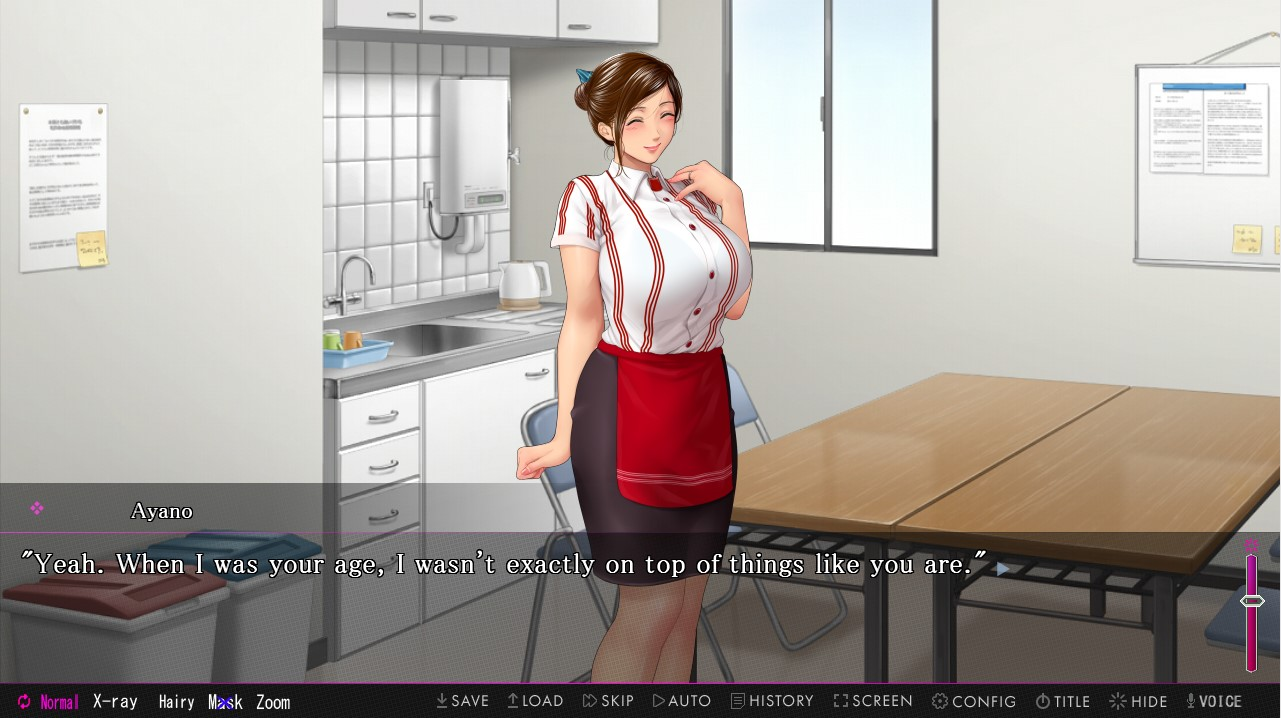Toggle the Hairy option
The height and width of the screenshot is (718, 1281).
click(x=176, y=702)
